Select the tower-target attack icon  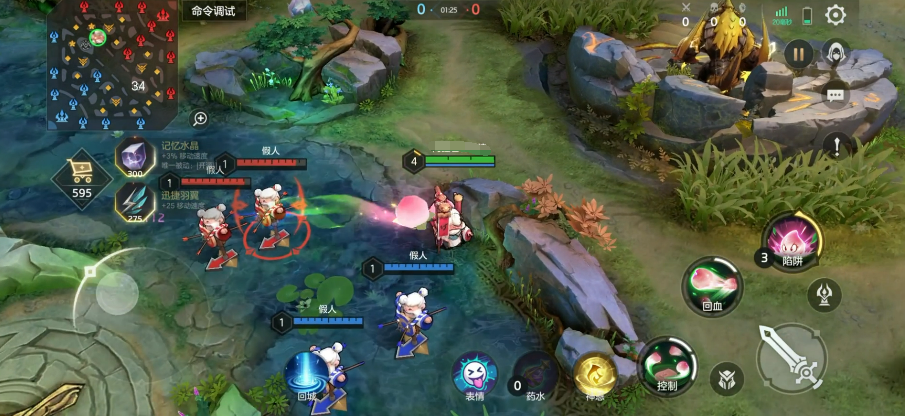point(824,294)
